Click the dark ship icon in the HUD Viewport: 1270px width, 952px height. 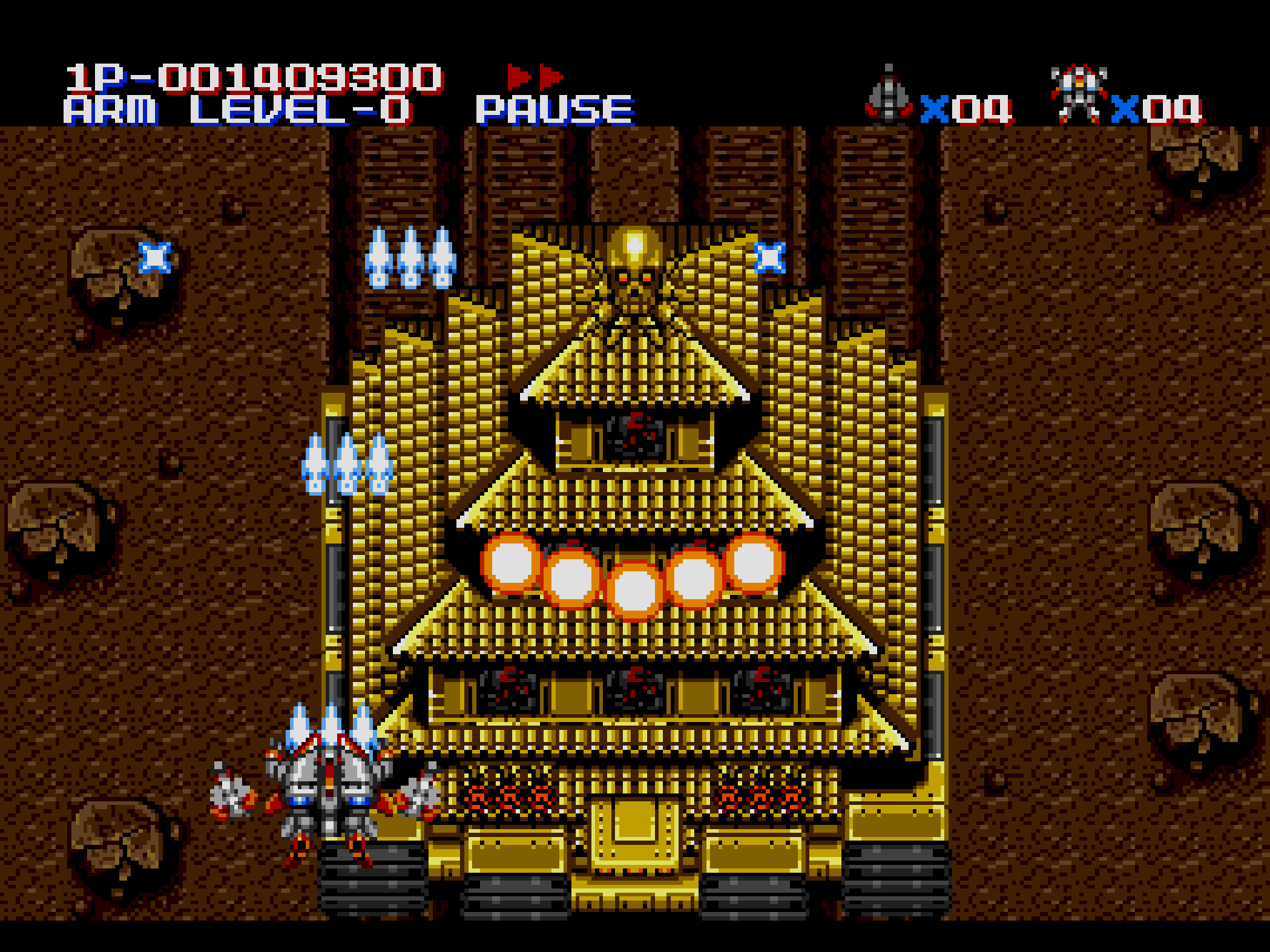point(889,94)
